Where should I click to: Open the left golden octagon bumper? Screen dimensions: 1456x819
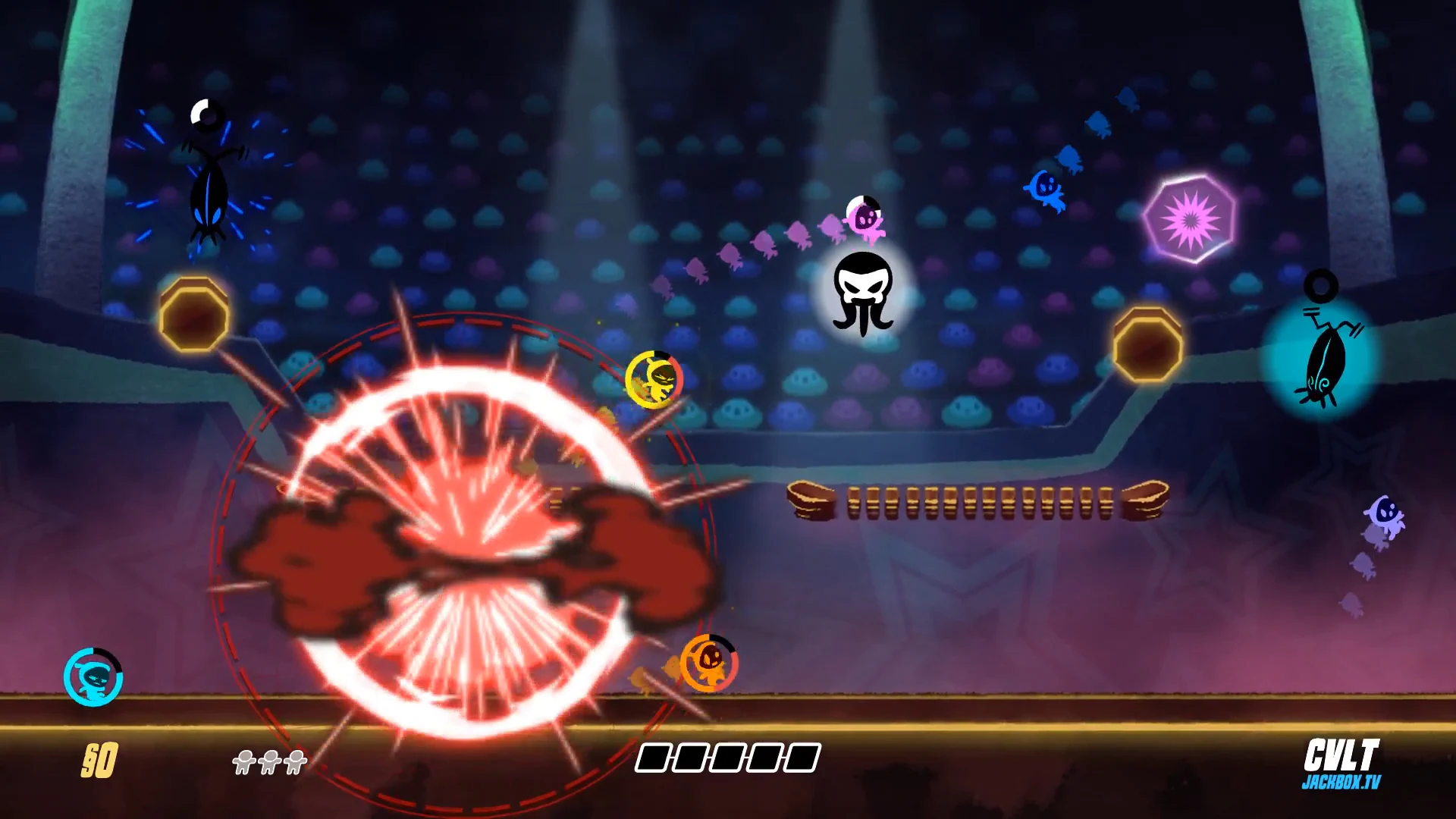pyautogui.click(x=195, y=318)
